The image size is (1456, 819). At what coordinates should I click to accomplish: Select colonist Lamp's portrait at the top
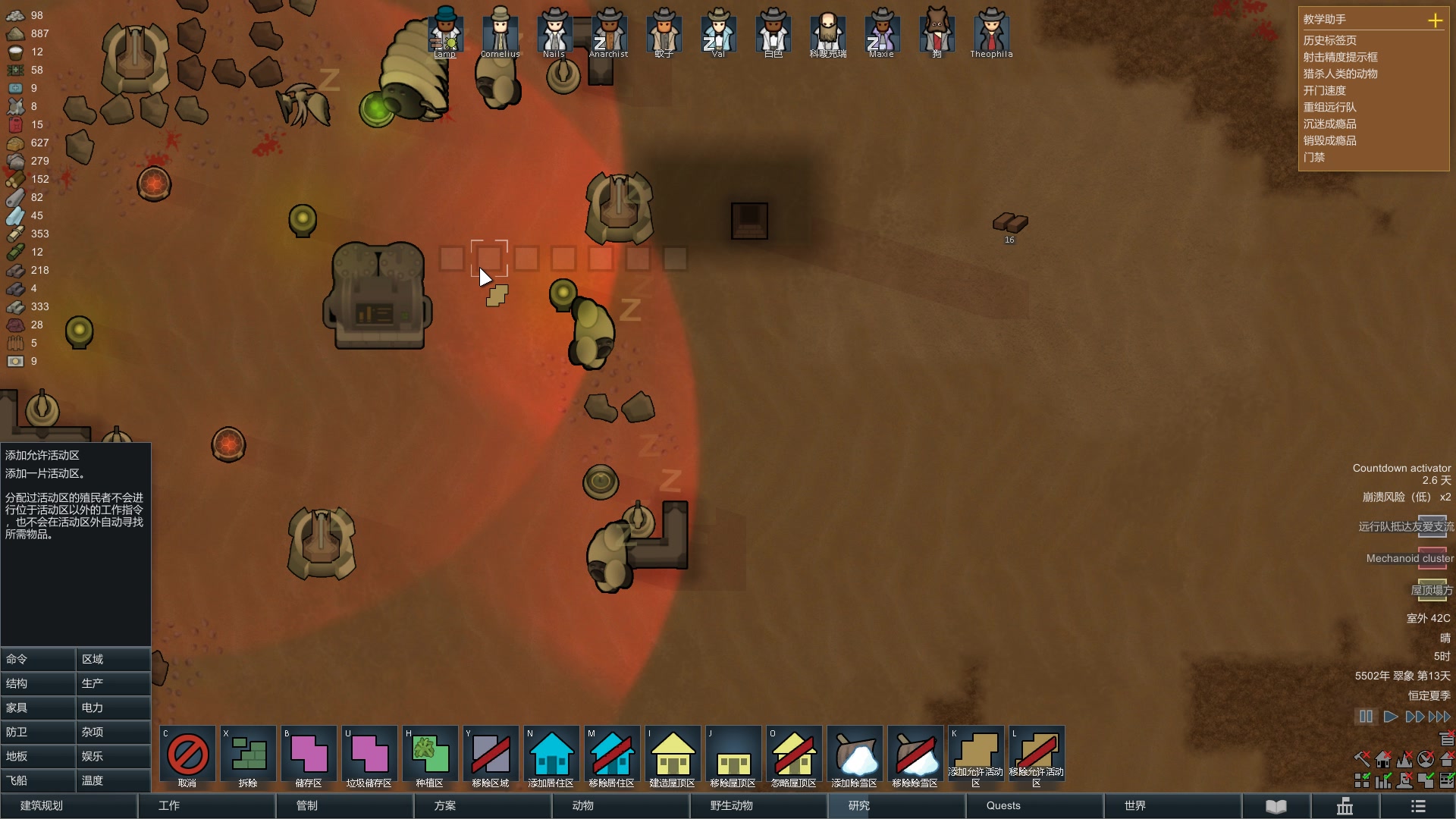(445, 32)
